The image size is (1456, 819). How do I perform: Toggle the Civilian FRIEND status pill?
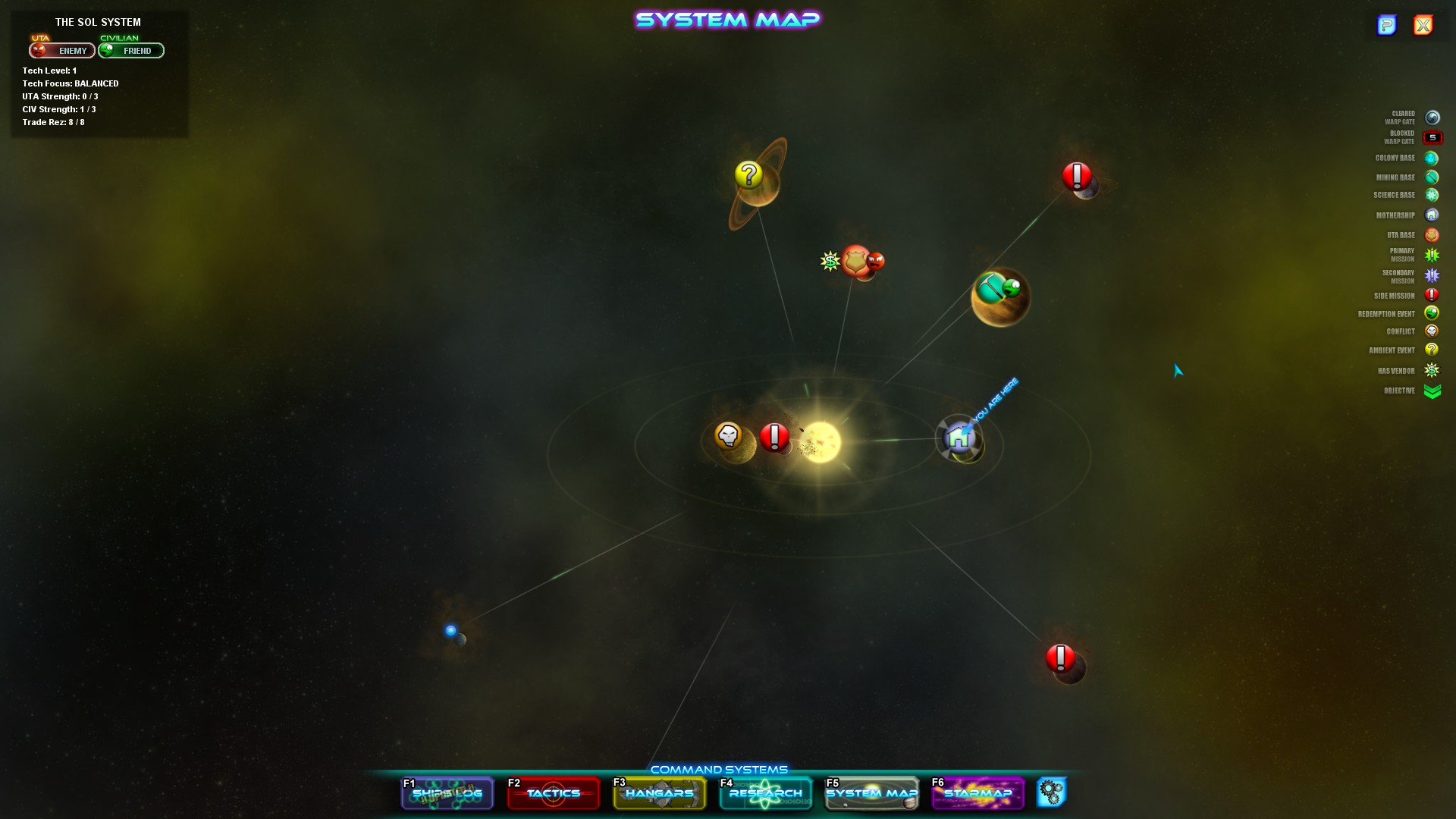(x=130, y=51)
